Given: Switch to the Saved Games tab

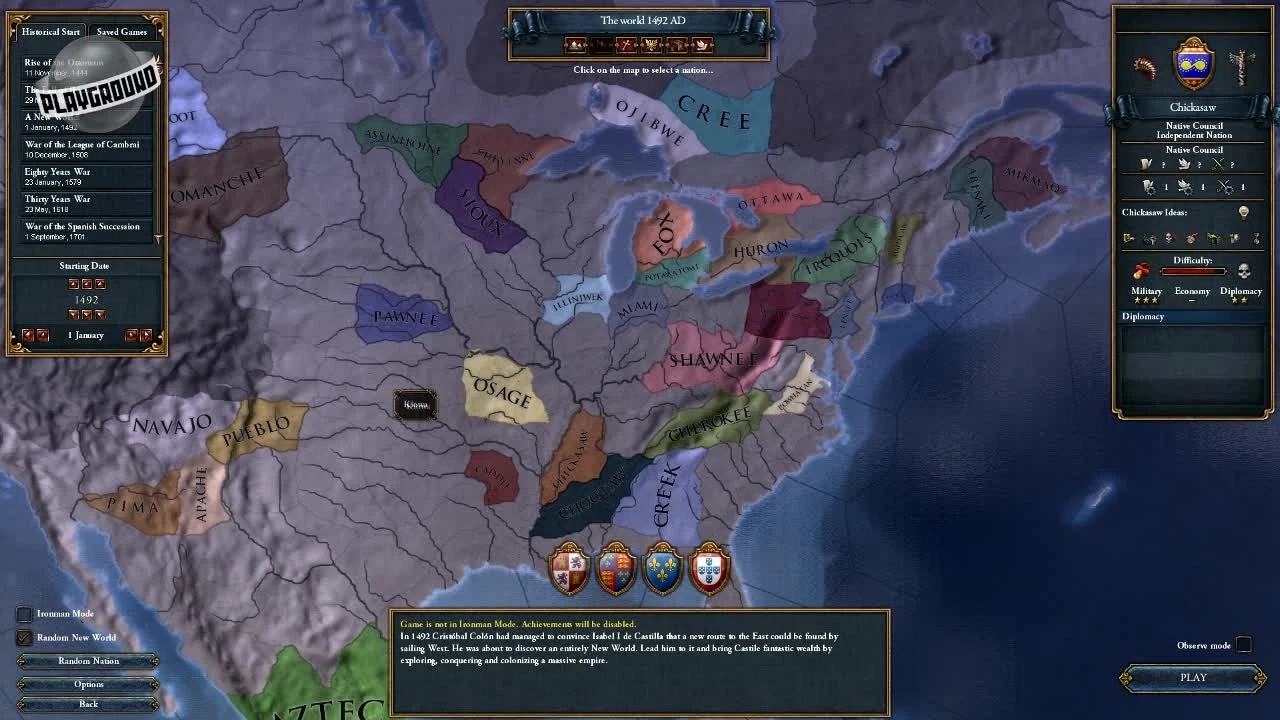Looking at the screenshot, I should [121, 31].
